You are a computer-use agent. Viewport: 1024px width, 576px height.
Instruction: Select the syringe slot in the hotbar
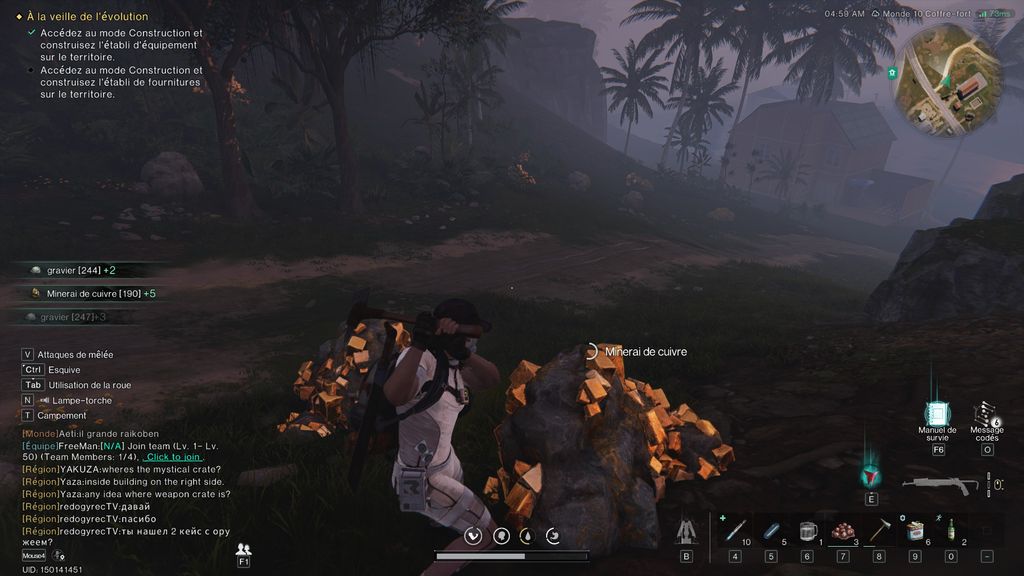pos(735,531)
